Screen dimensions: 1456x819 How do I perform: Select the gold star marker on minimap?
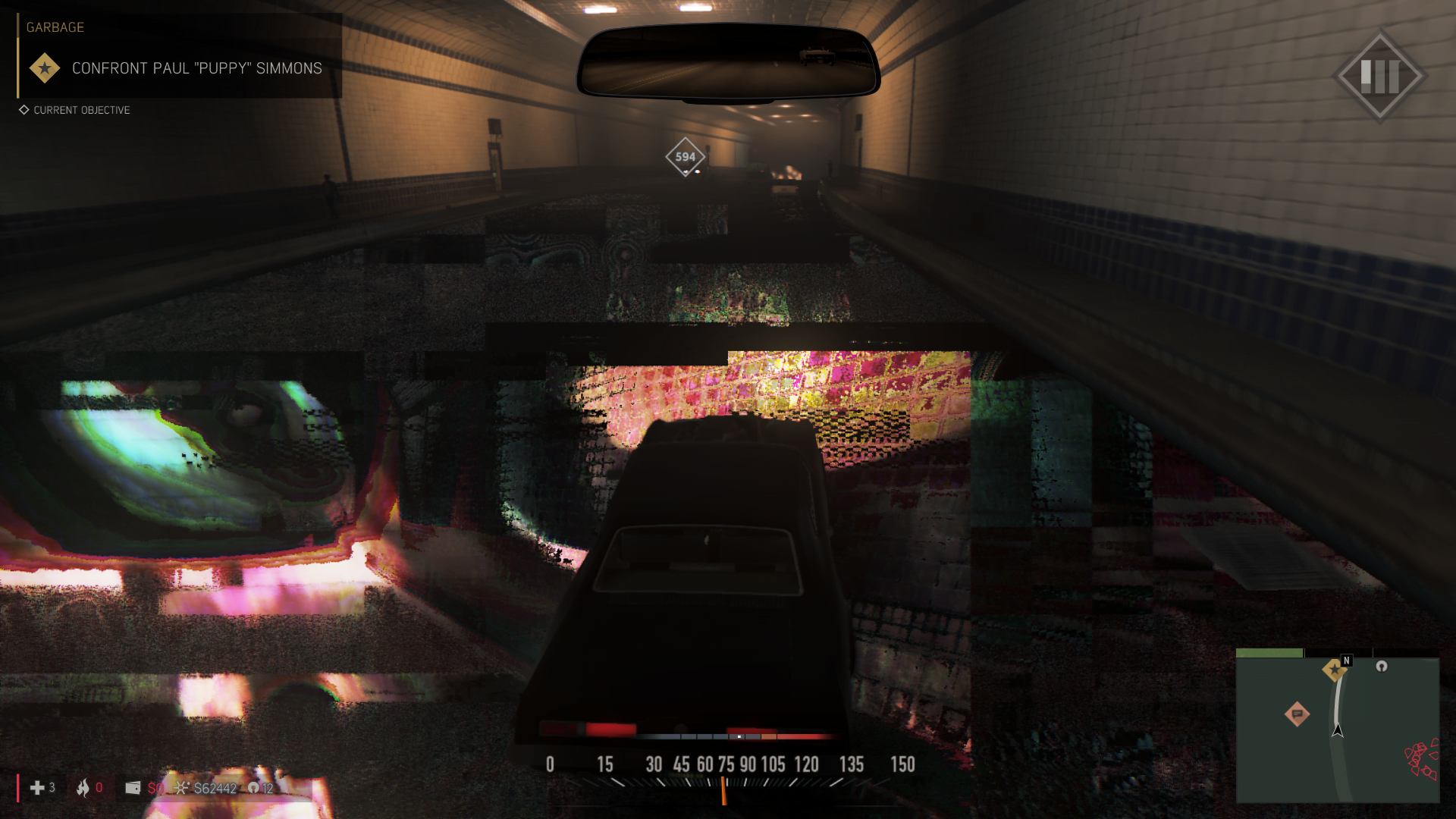1334,670
